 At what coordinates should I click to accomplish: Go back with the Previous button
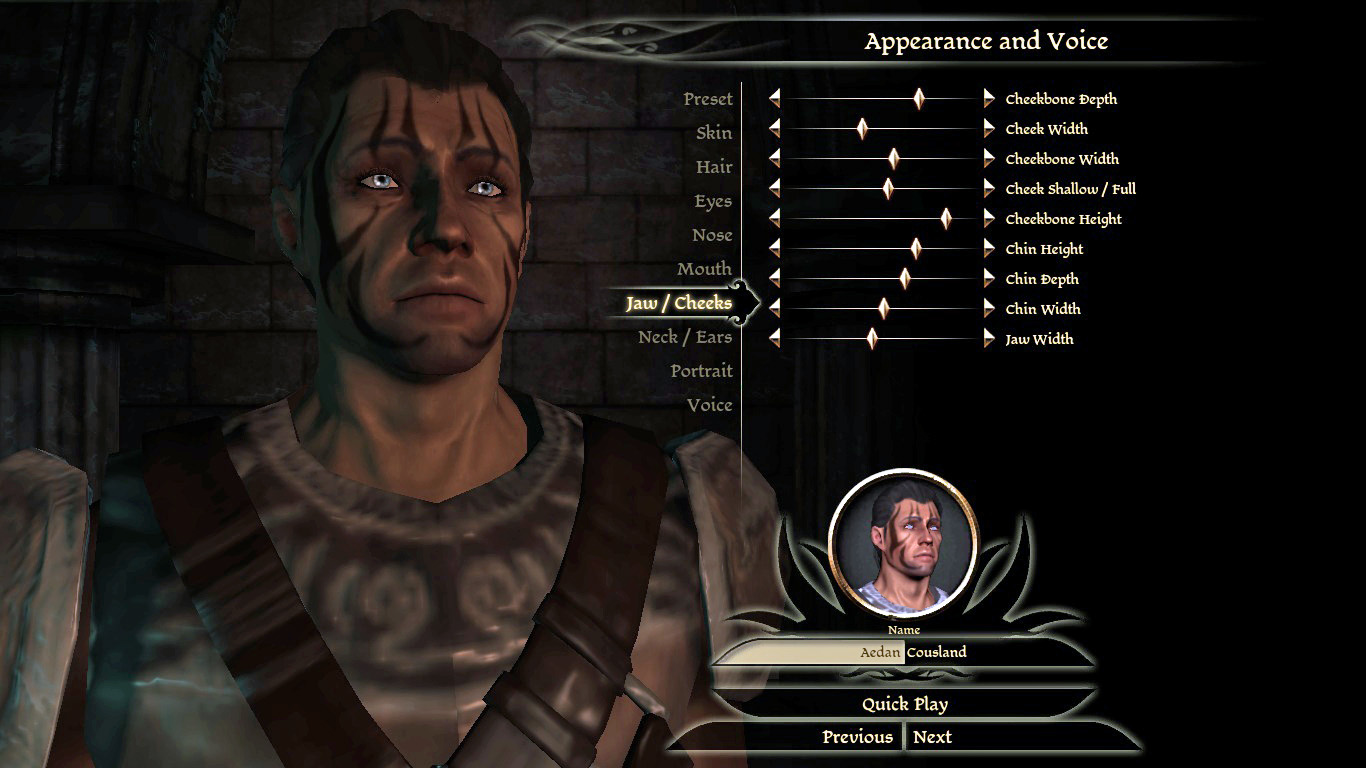[x=857, y=737]
